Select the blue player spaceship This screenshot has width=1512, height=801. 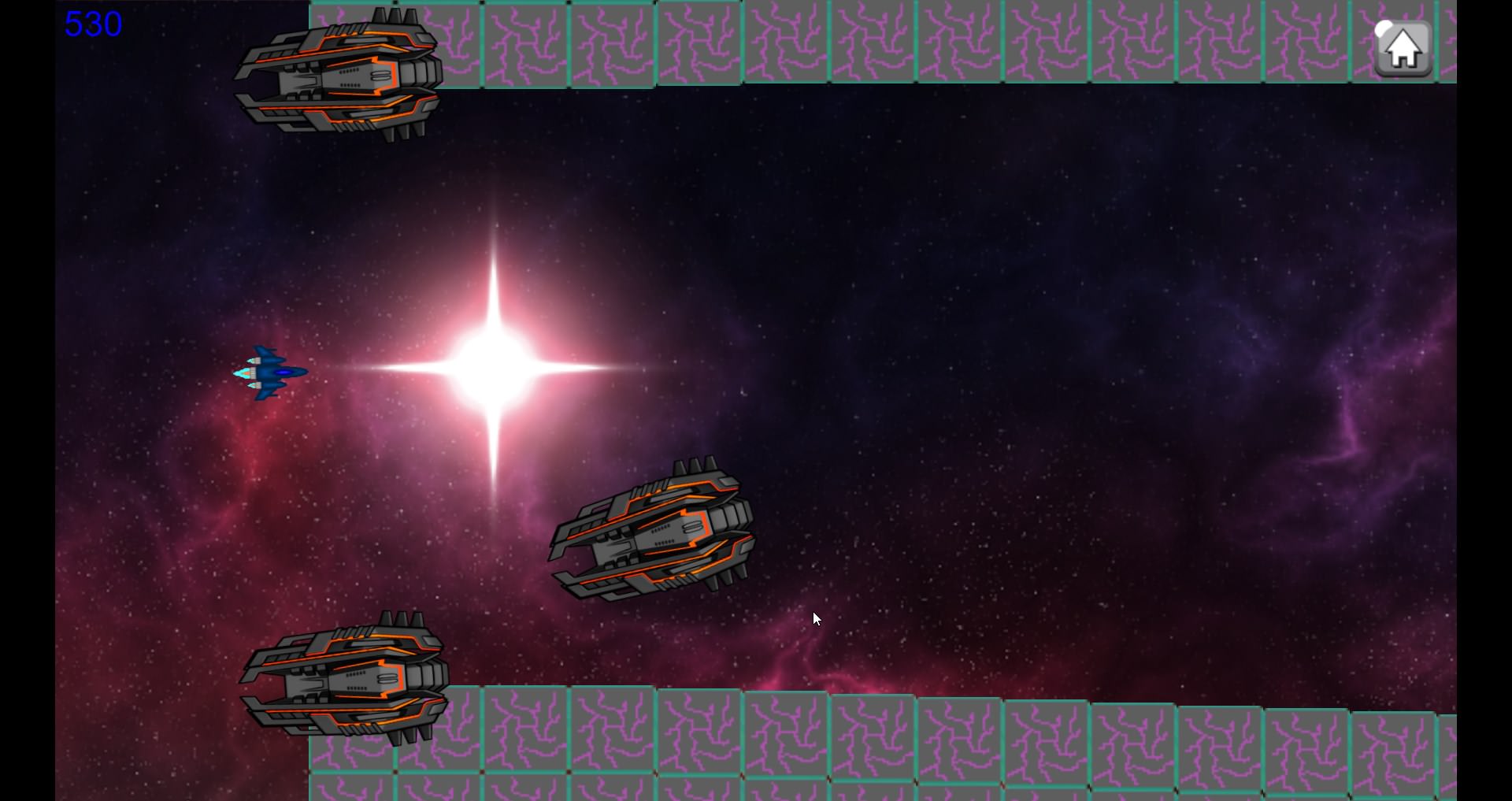pos(268,372)
